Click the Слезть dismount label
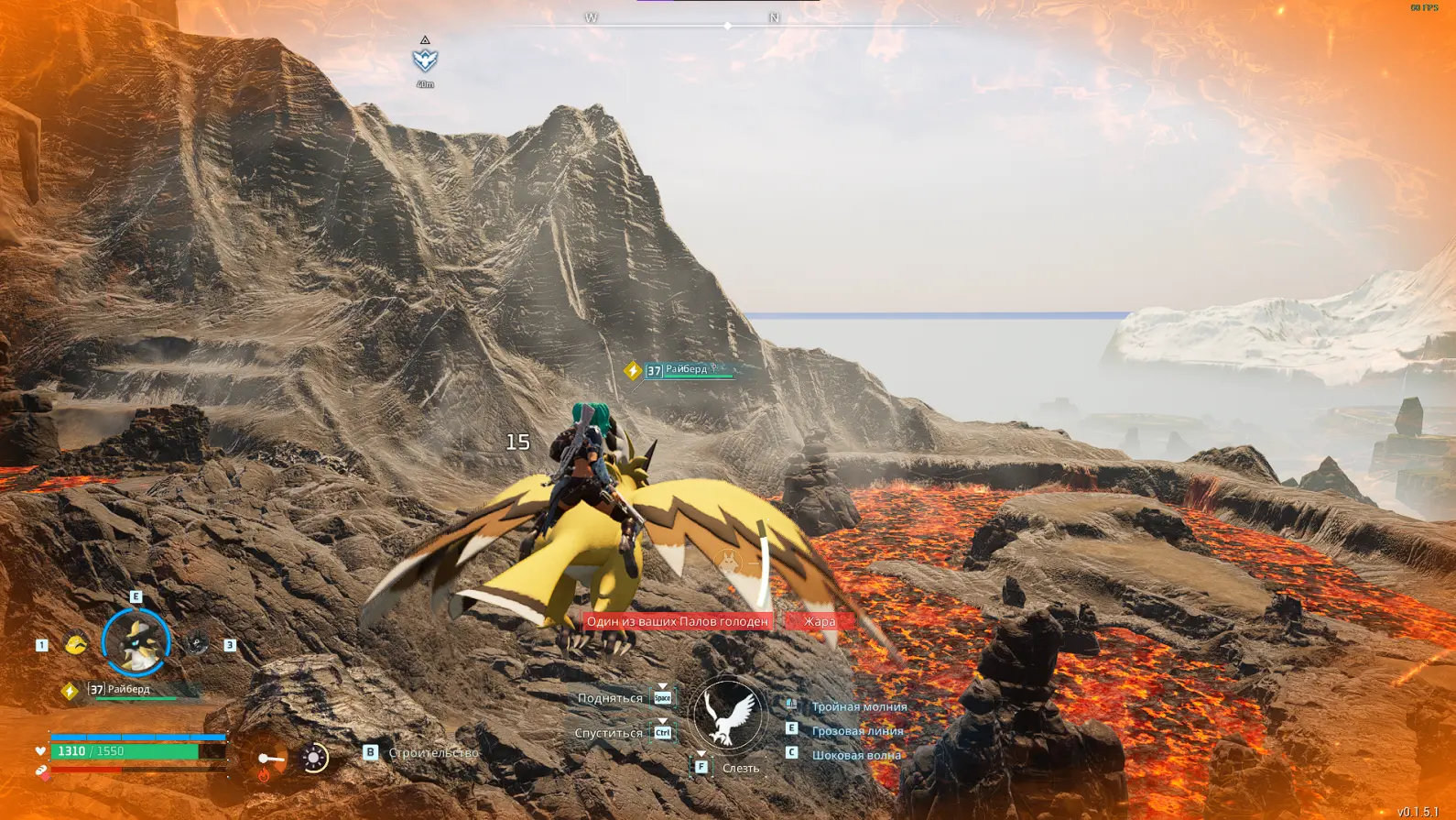The width and height of the screenshot is (1456, 820). (x=740, y=768)
